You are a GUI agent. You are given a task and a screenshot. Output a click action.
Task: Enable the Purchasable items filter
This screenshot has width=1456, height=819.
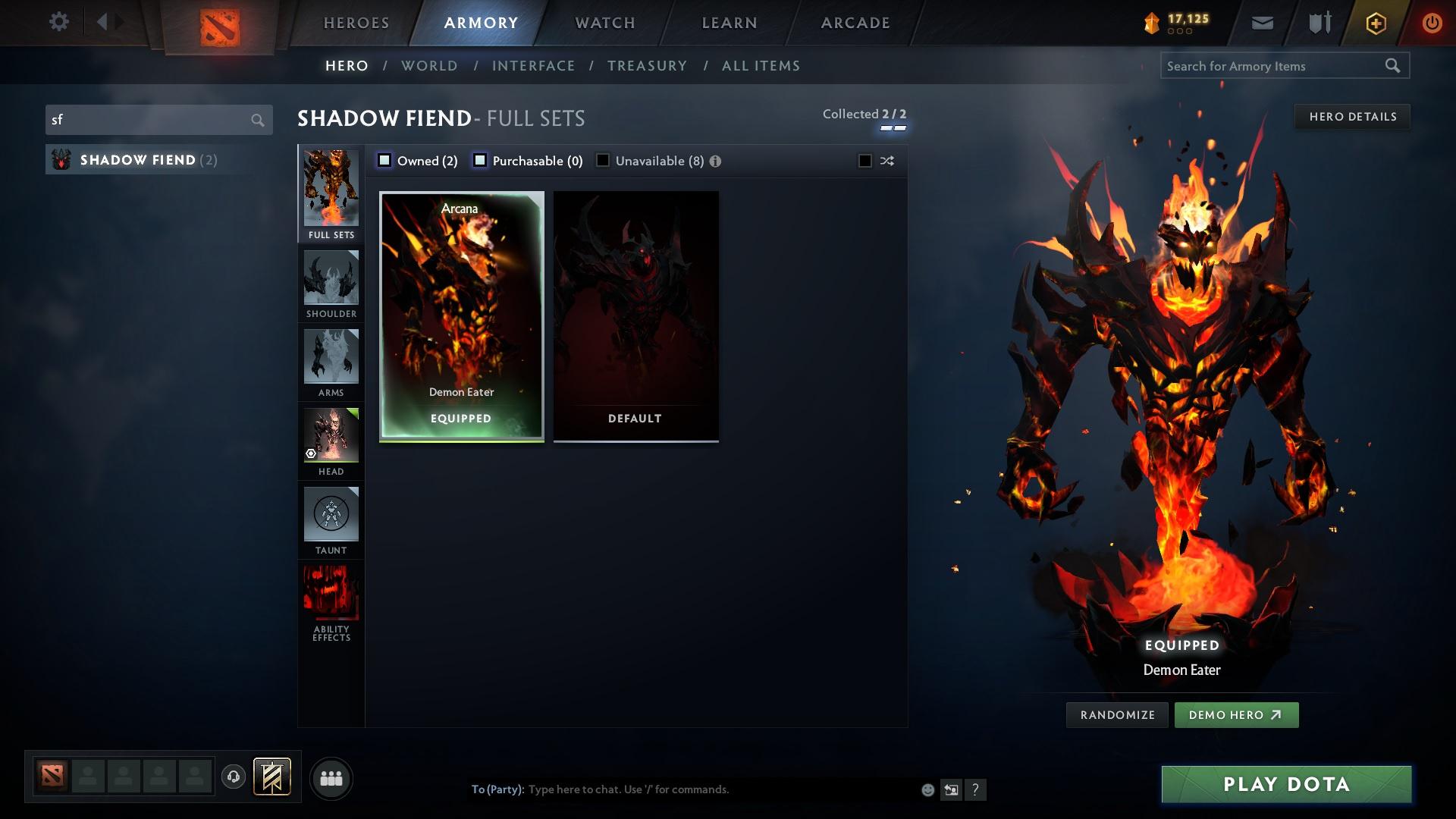[479, 160]
